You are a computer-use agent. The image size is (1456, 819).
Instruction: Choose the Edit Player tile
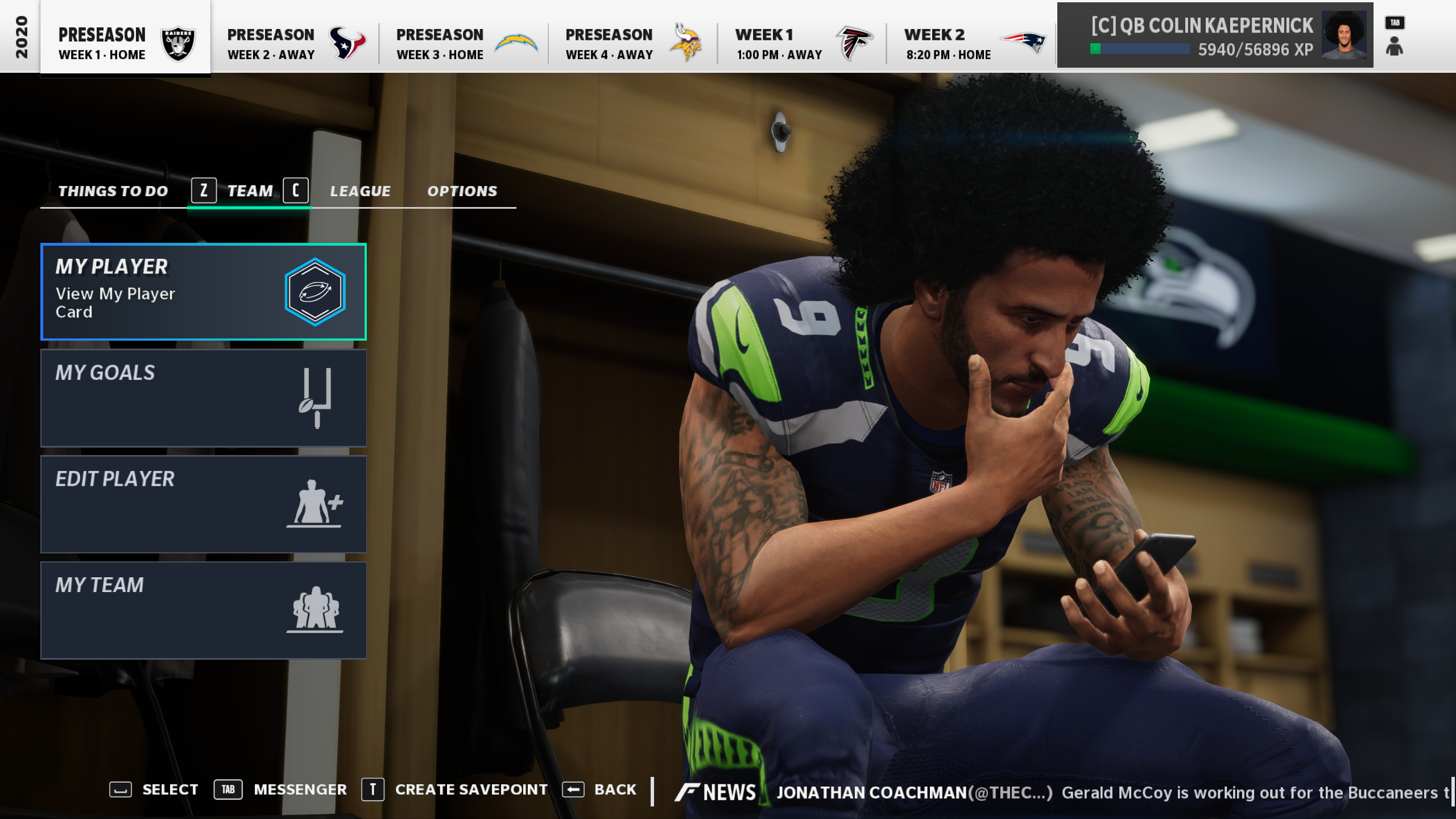(203, 504)
